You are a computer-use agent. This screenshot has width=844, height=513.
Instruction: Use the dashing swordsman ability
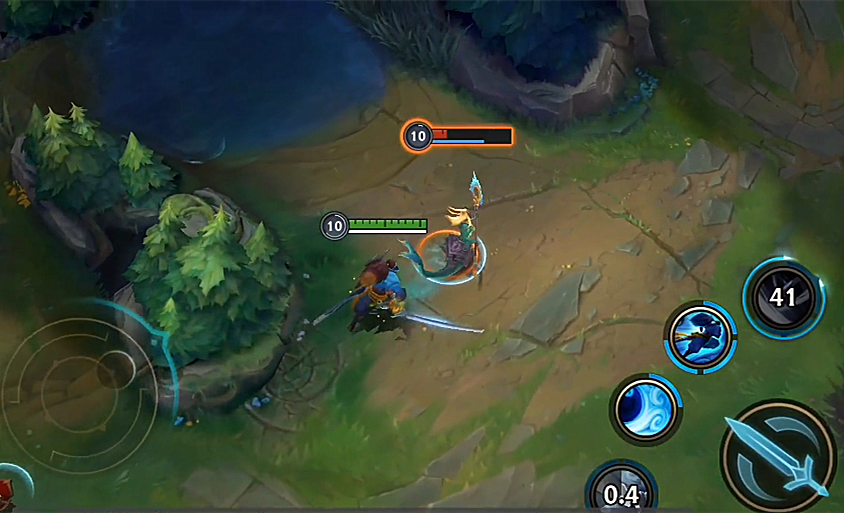coord(701,337)
